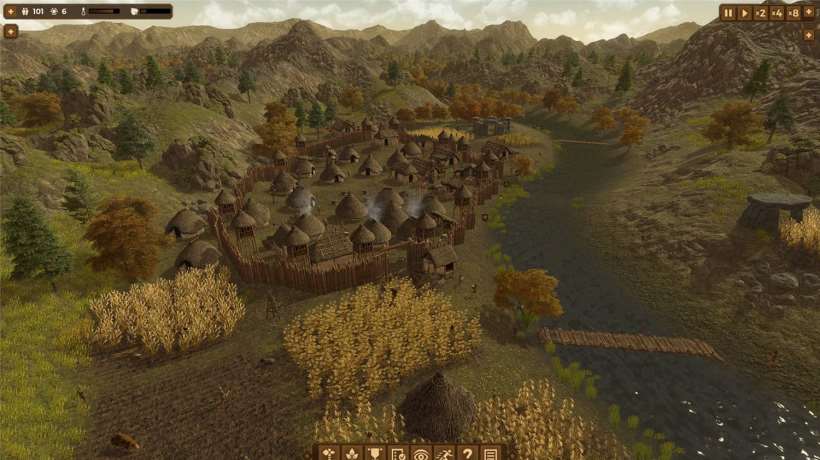Set game speed to x4

point(776,13)
